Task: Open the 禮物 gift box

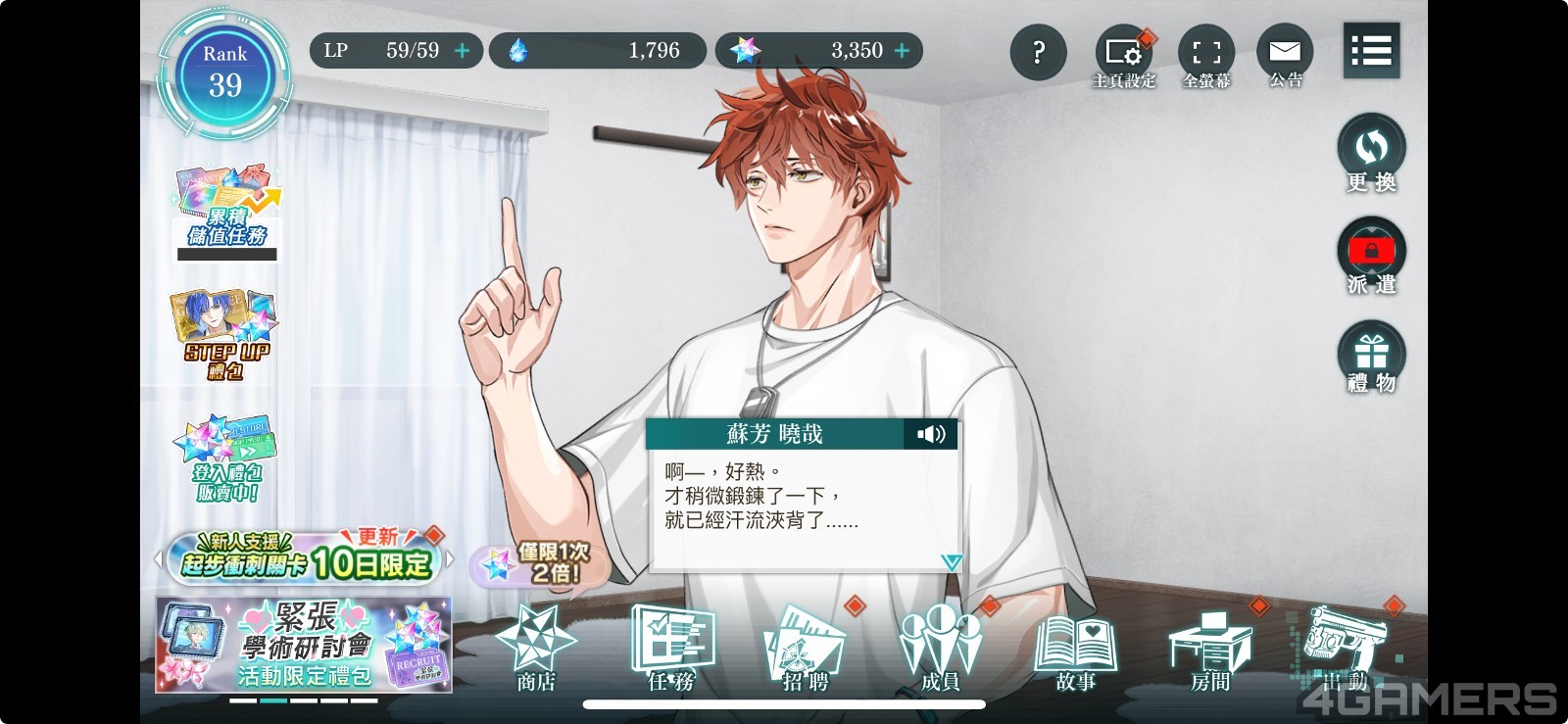Action: (x=1371, y=357)
